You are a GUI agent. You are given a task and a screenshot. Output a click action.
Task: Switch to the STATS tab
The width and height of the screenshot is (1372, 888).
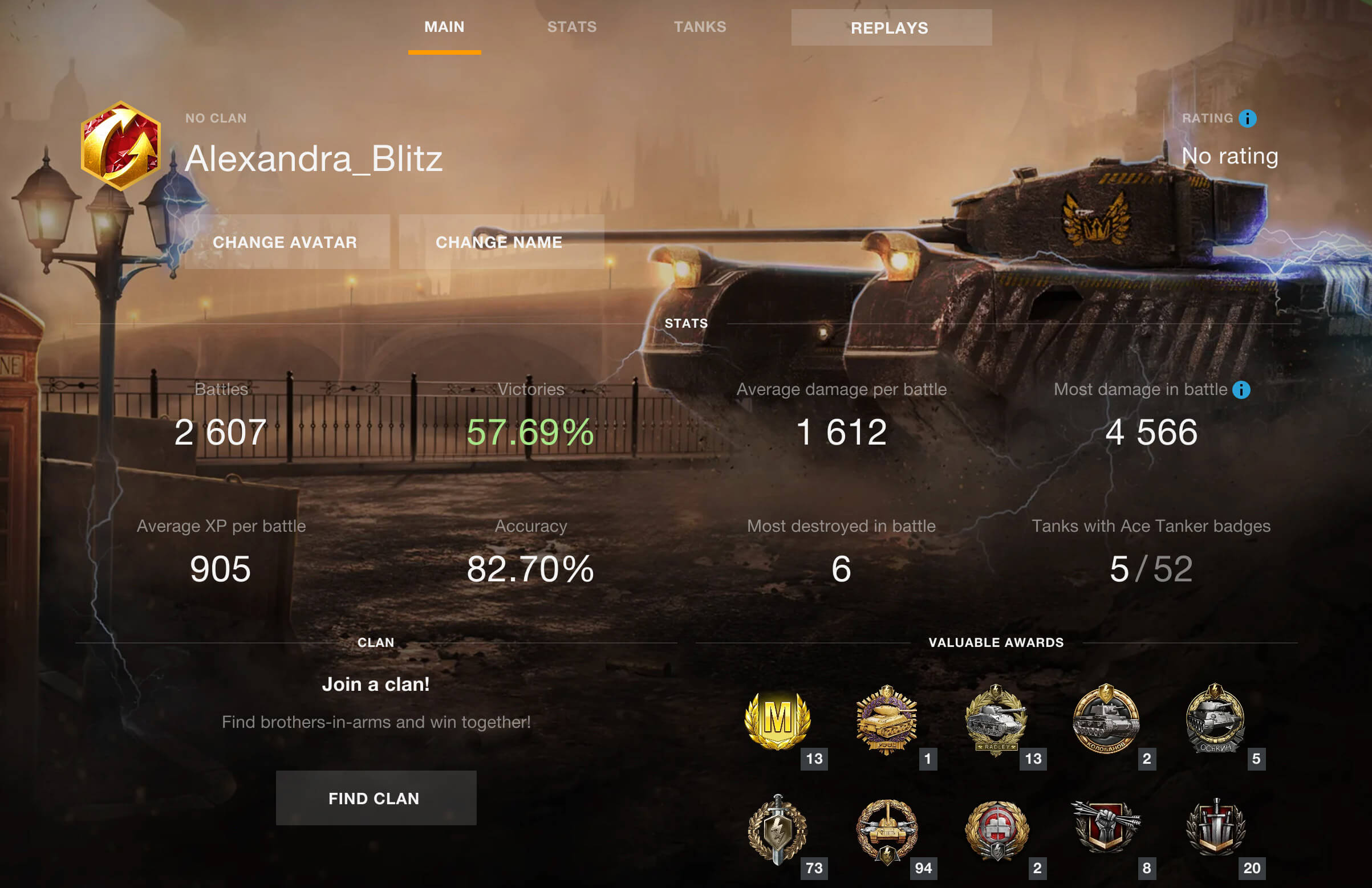click(x=571, y=27)
